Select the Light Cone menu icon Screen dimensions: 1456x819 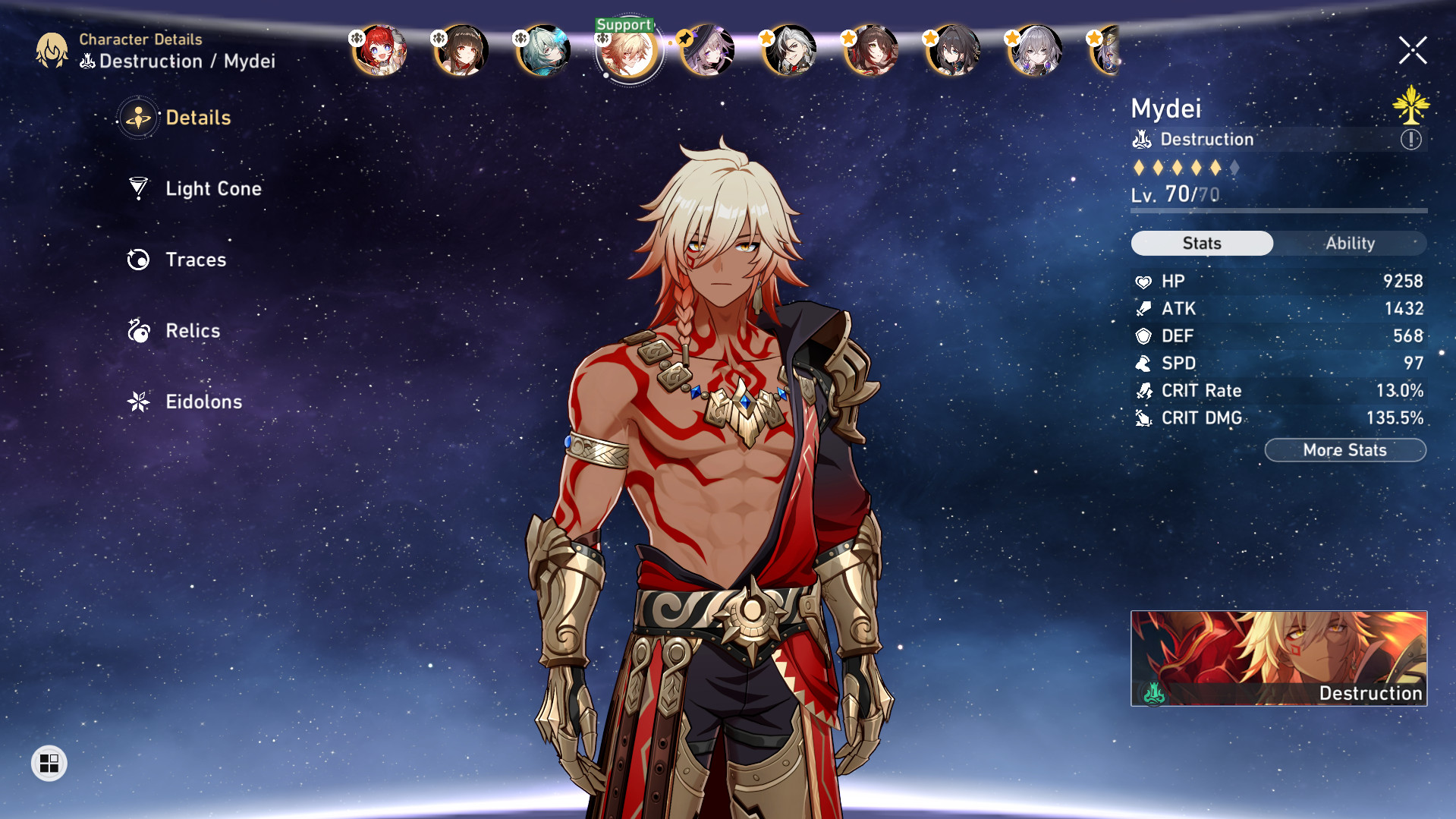[137, 189]
